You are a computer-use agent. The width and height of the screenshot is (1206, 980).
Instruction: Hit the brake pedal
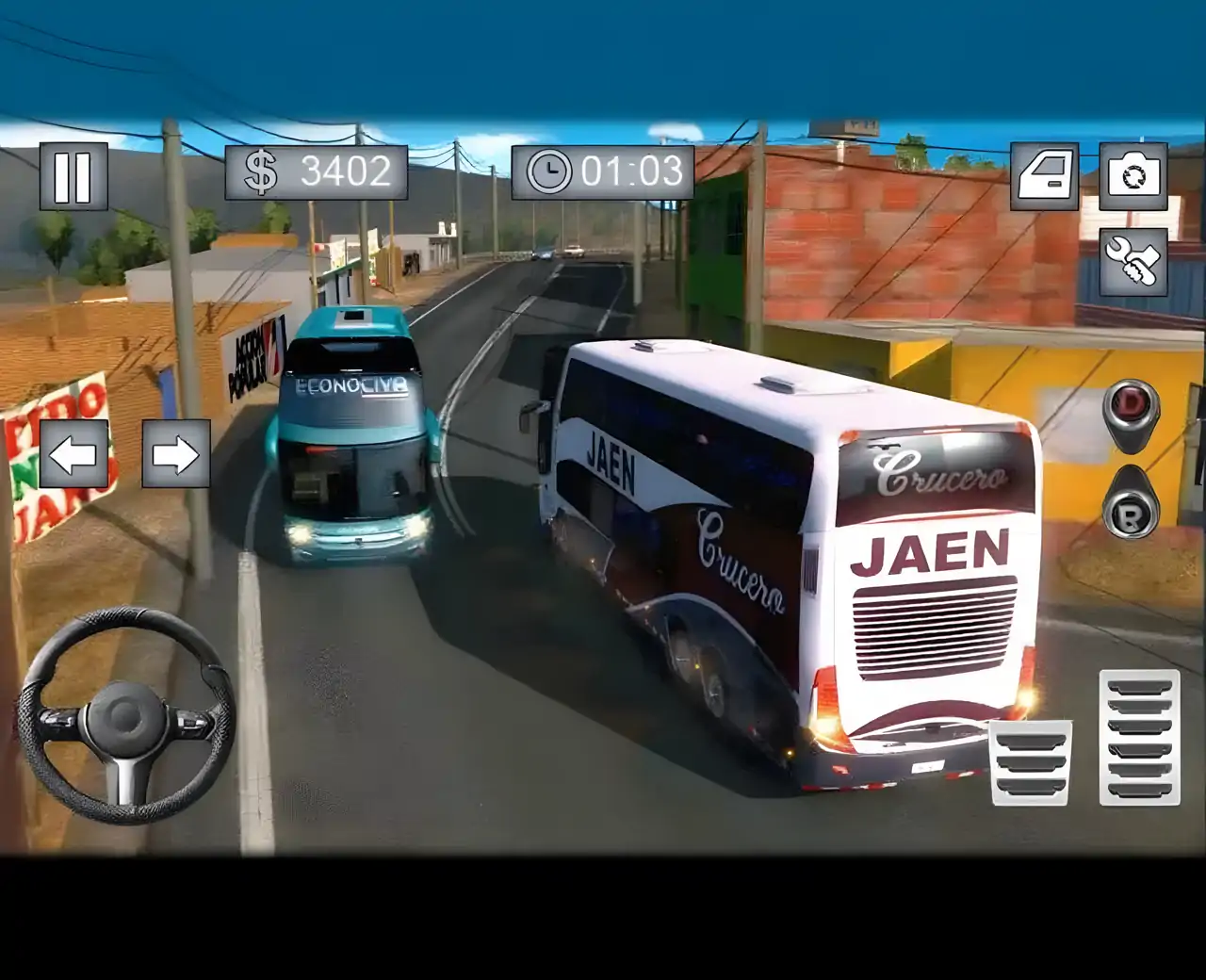pyautogui.click(x=1031, y=762)
